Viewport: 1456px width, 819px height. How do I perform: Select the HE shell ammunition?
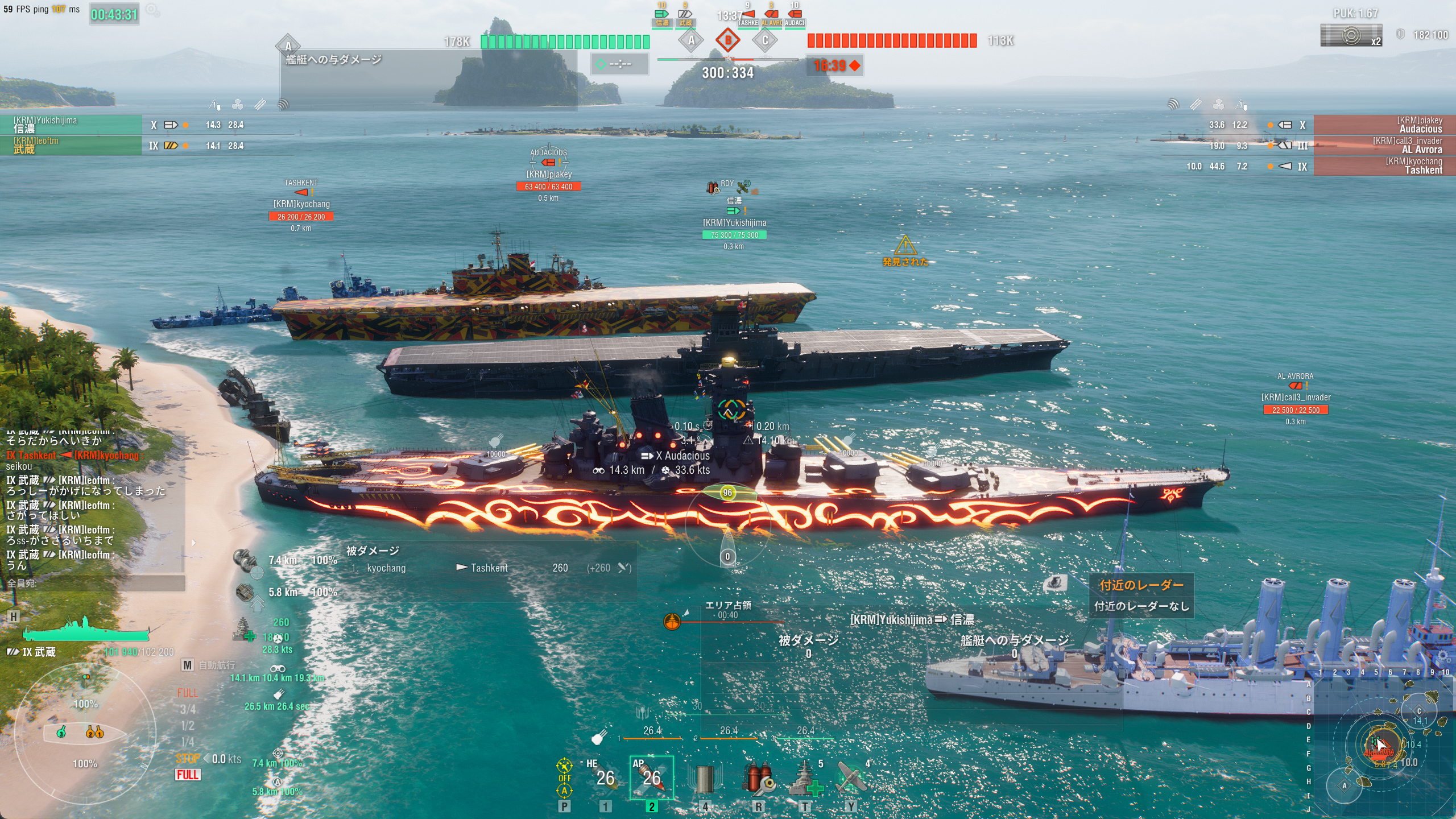click(605, 777)
